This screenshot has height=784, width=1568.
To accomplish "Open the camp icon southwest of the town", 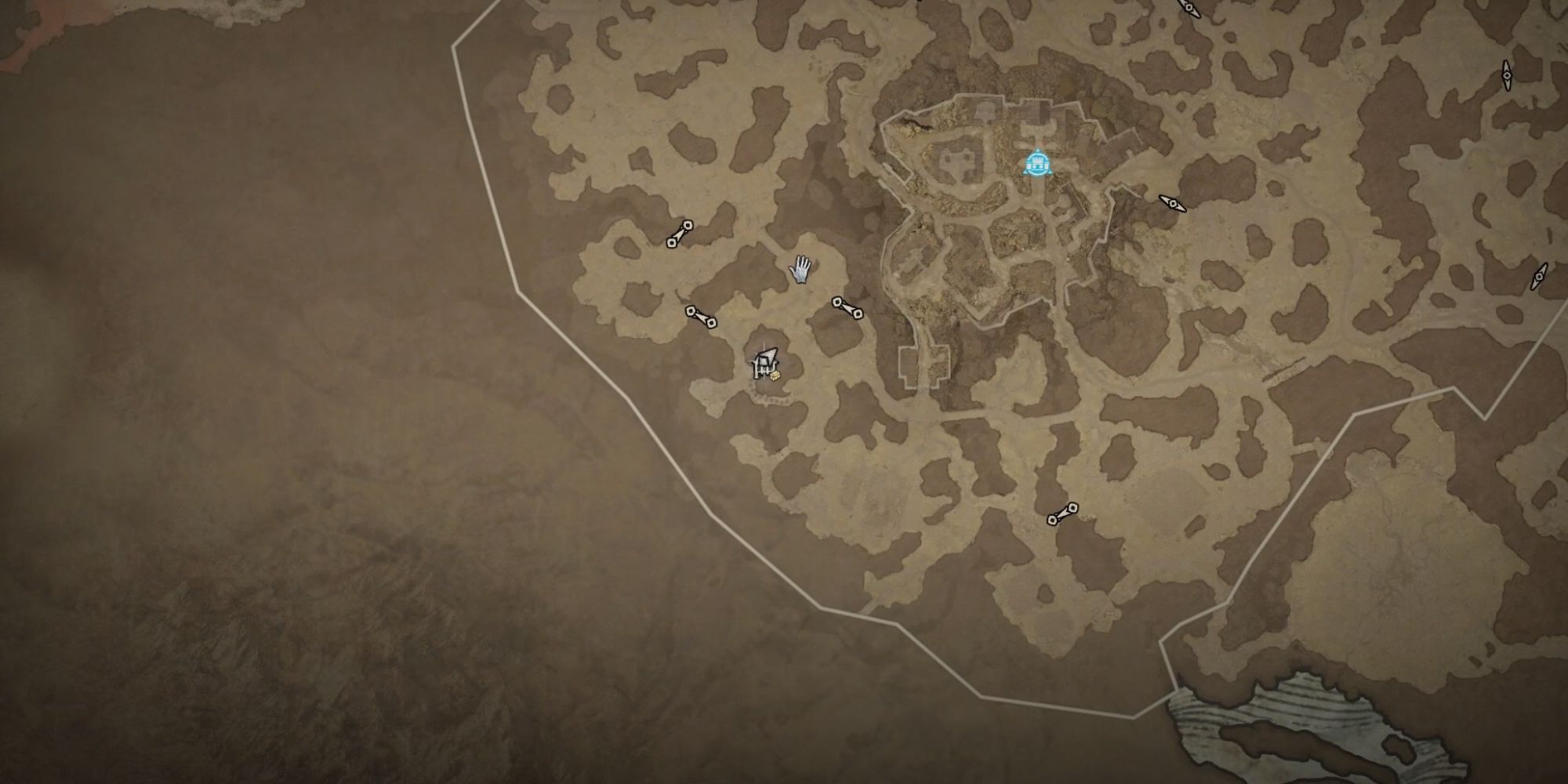I will point(764,362).
